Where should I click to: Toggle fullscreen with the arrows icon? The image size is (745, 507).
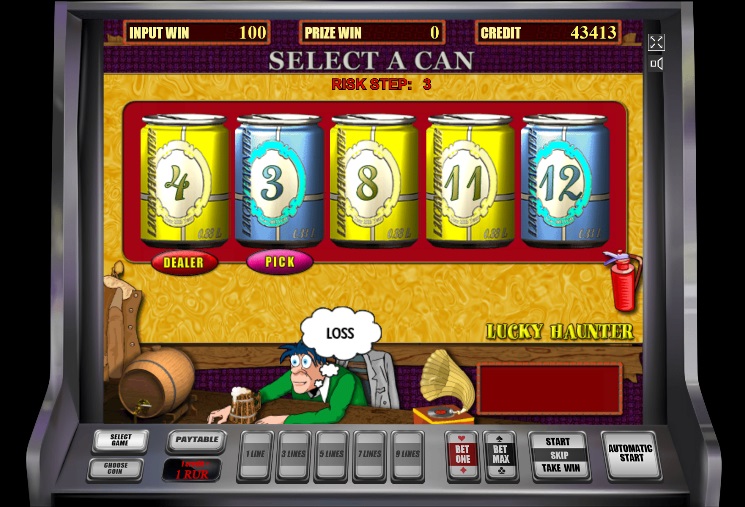point(657,42)
